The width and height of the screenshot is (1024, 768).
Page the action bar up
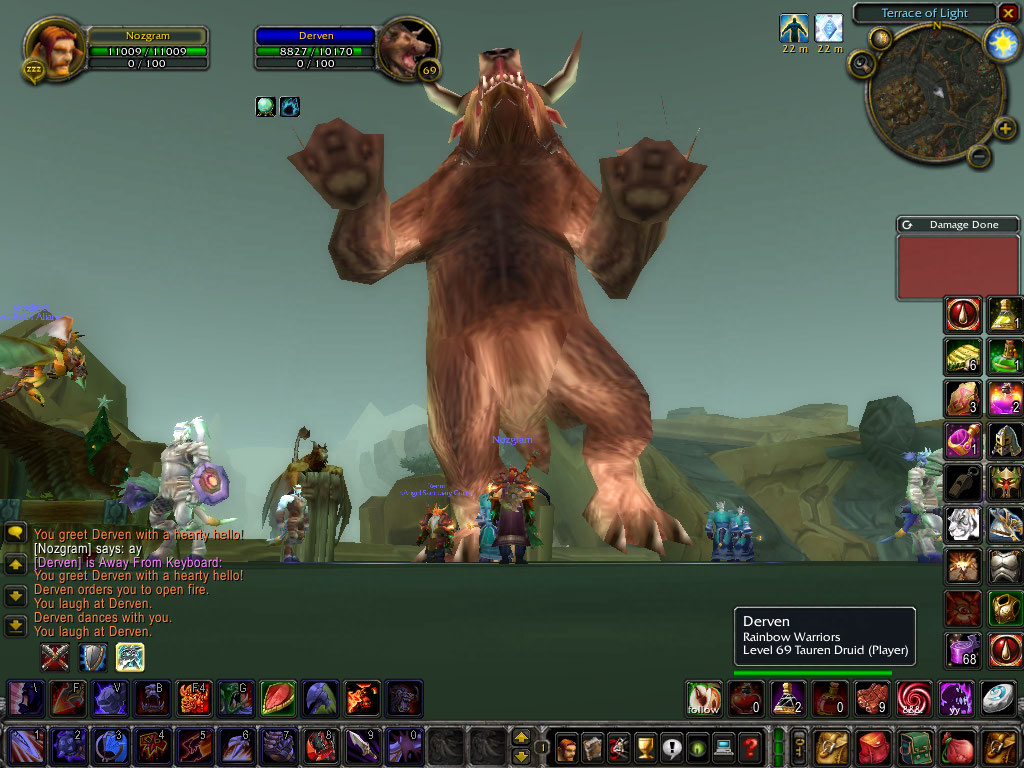(520, 737)
